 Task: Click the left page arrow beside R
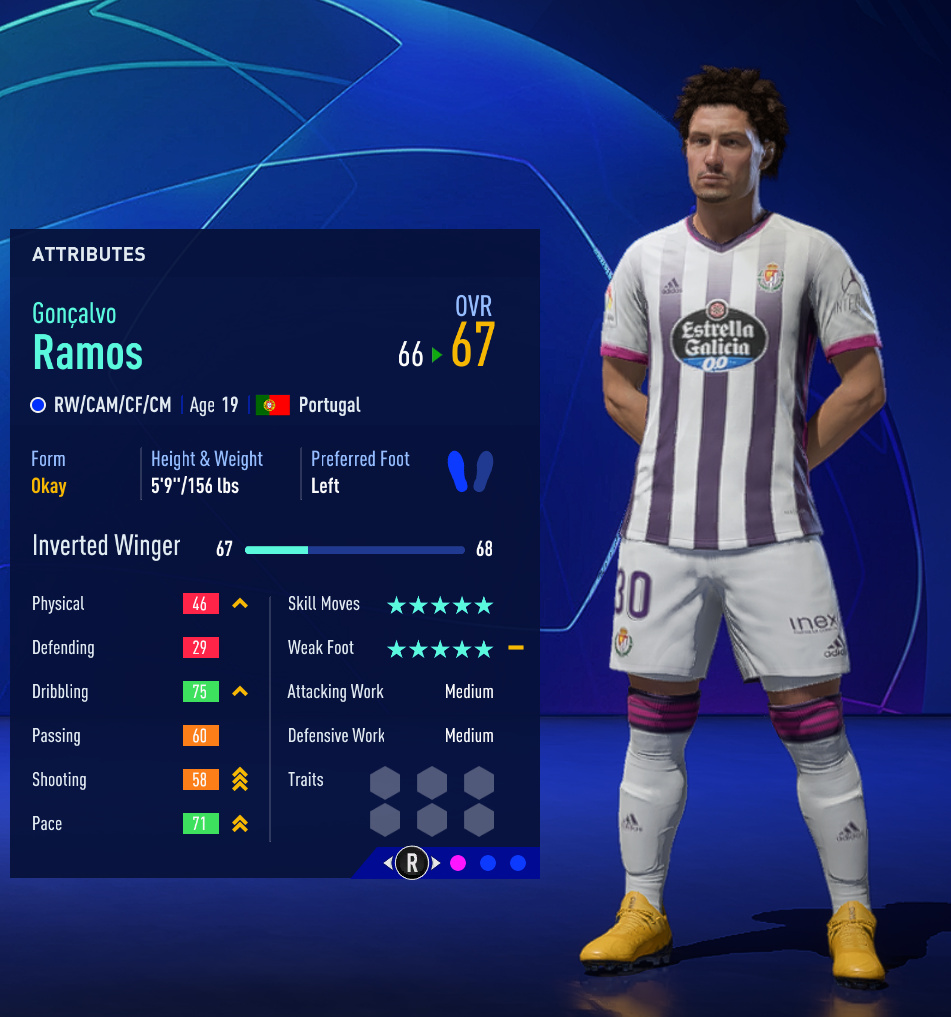[x=388, y=863]
